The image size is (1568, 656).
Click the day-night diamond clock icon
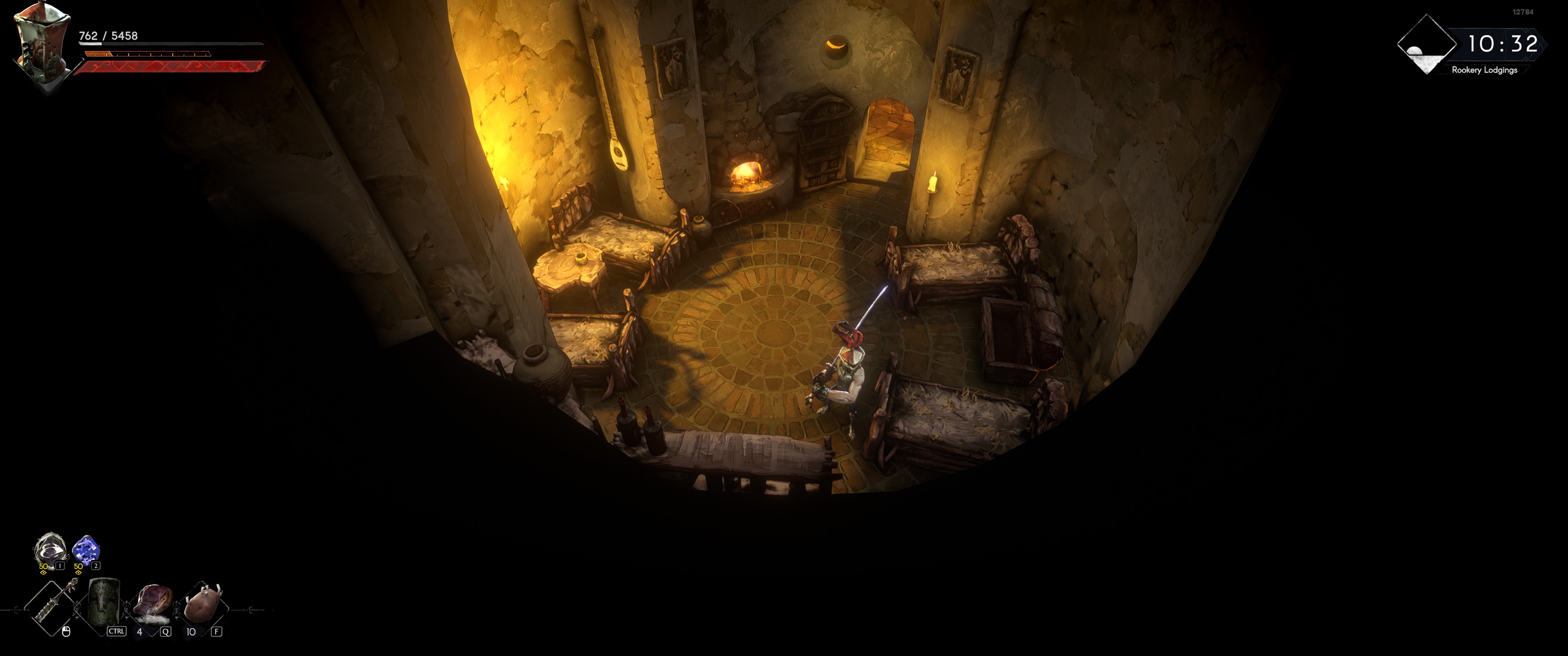(x=1426, y=46)
